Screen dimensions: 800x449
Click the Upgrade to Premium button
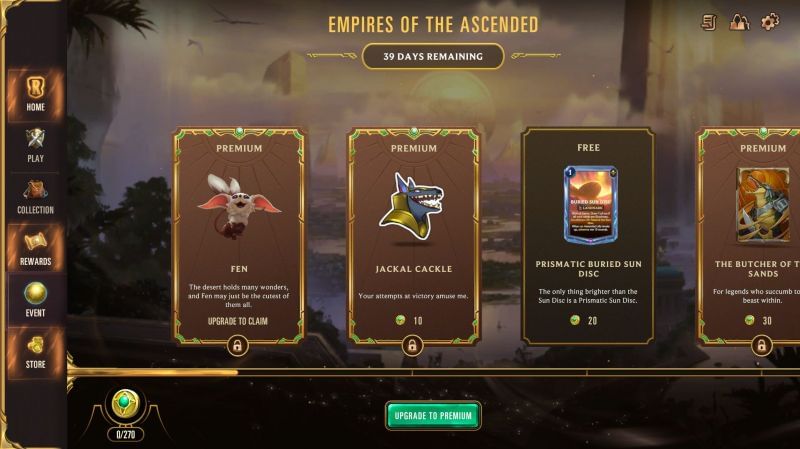[433, 415]
